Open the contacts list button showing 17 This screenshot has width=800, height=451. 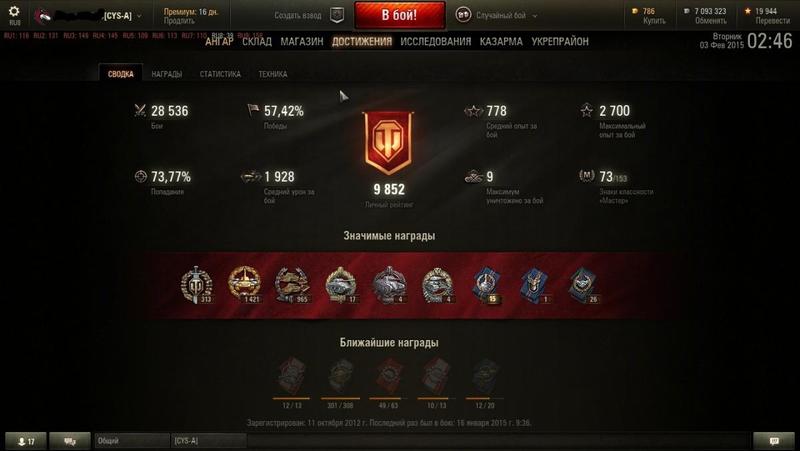pos(26,441)
